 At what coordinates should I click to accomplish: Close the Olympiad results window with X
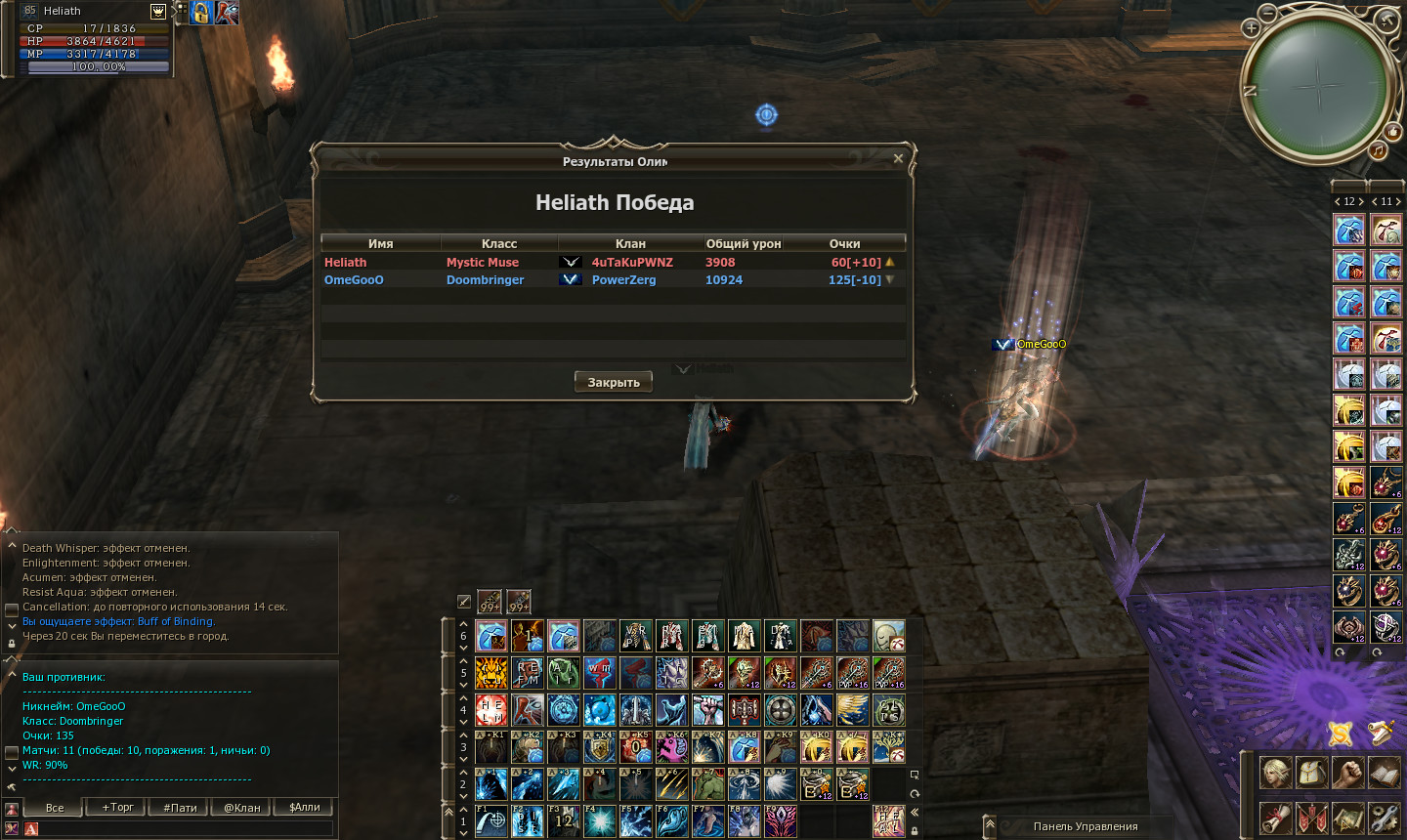pyautogui.click(x=898, y=158)
